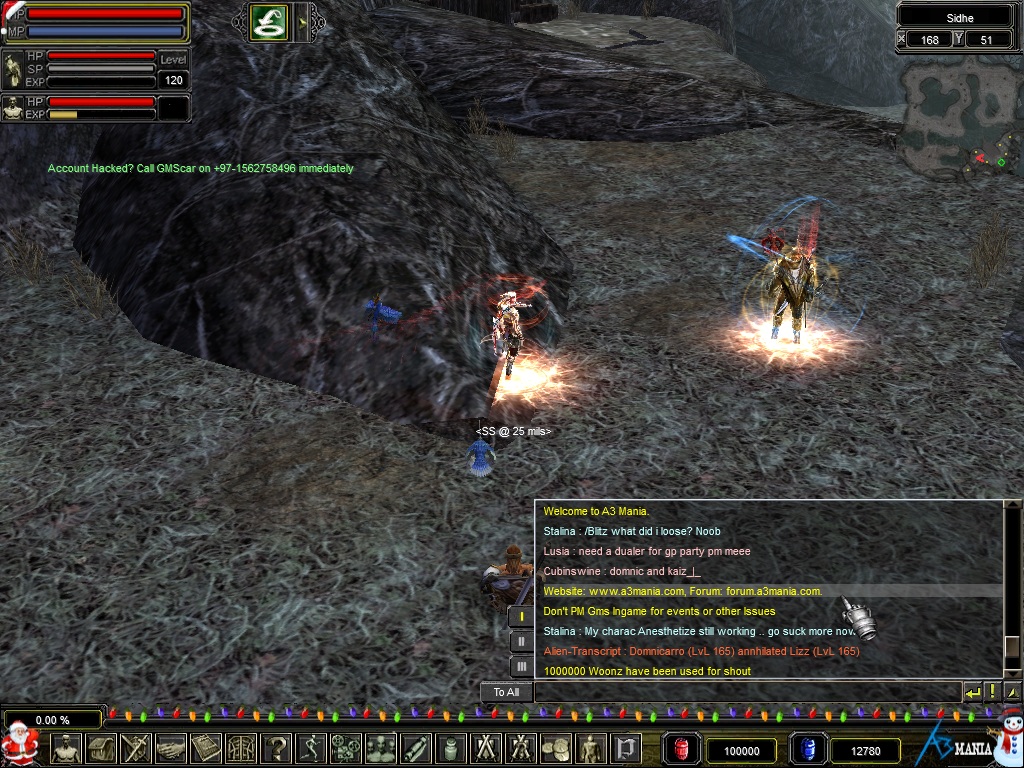Click the chat send enter-arrow button
Viewport: 1024px width, 768px height.
click(x=972, y=692)
